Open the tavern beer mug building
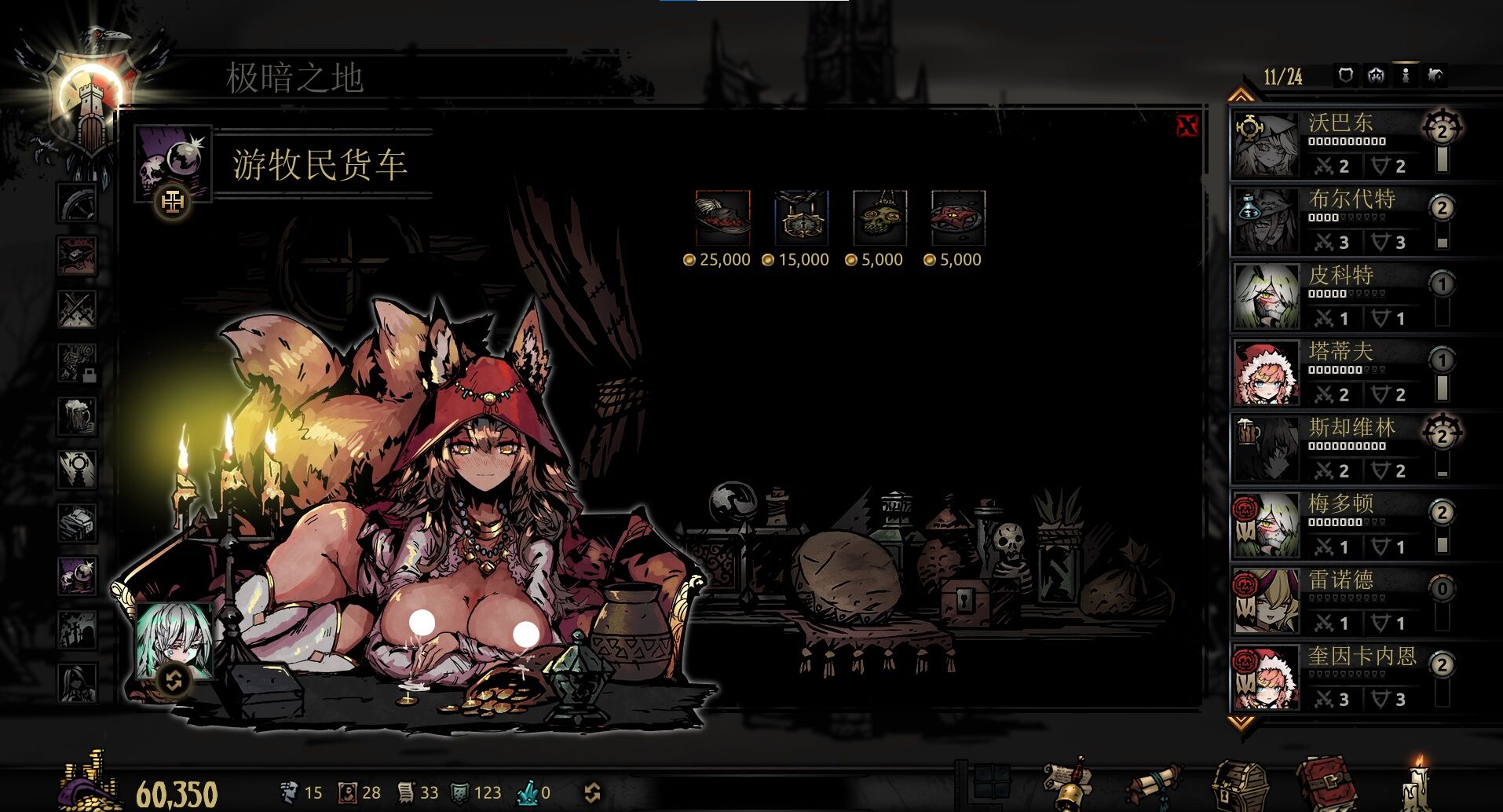Viewport: 1503px width, 812px height. 78,415
